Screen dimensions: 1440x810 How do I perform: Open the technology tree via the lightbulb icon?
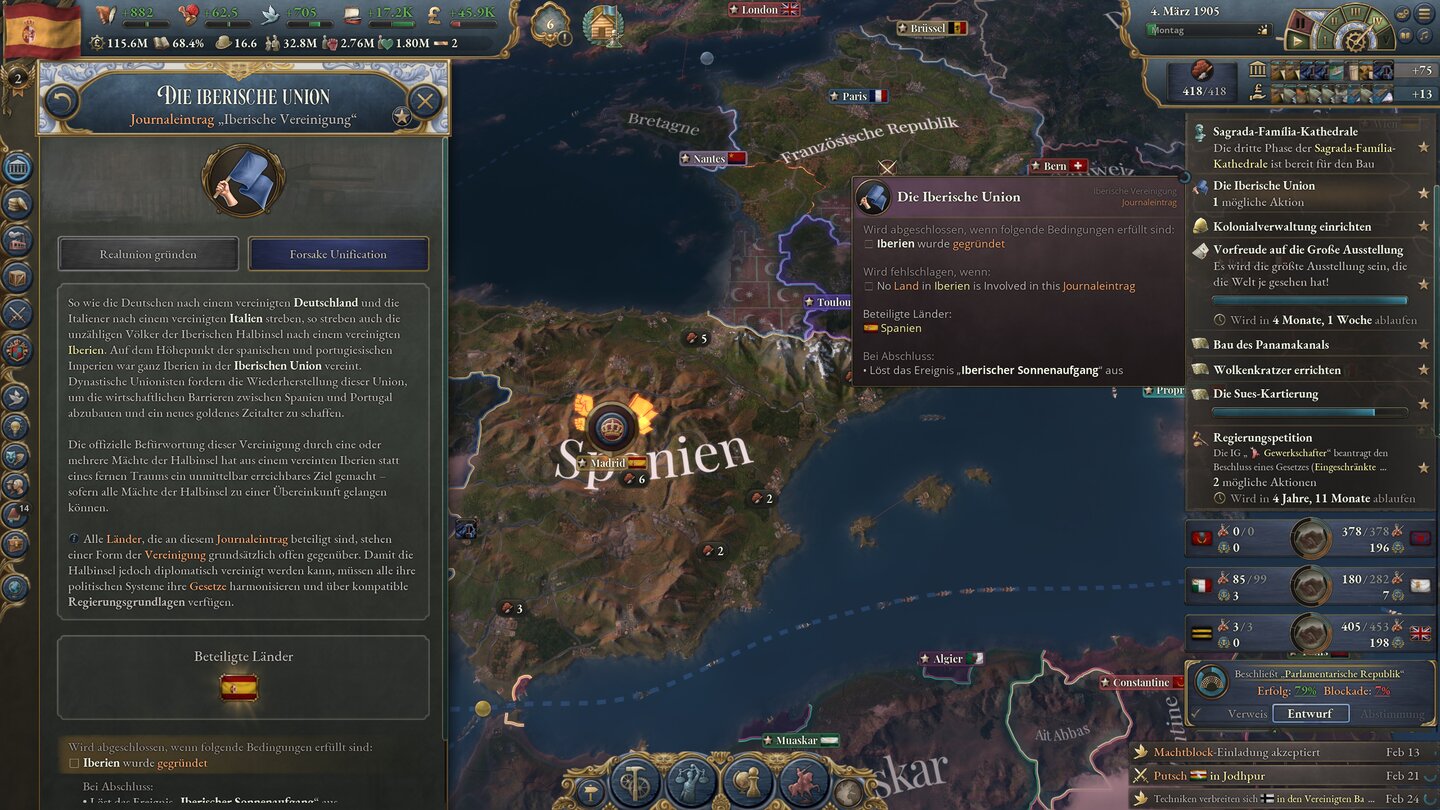point(16,428)
